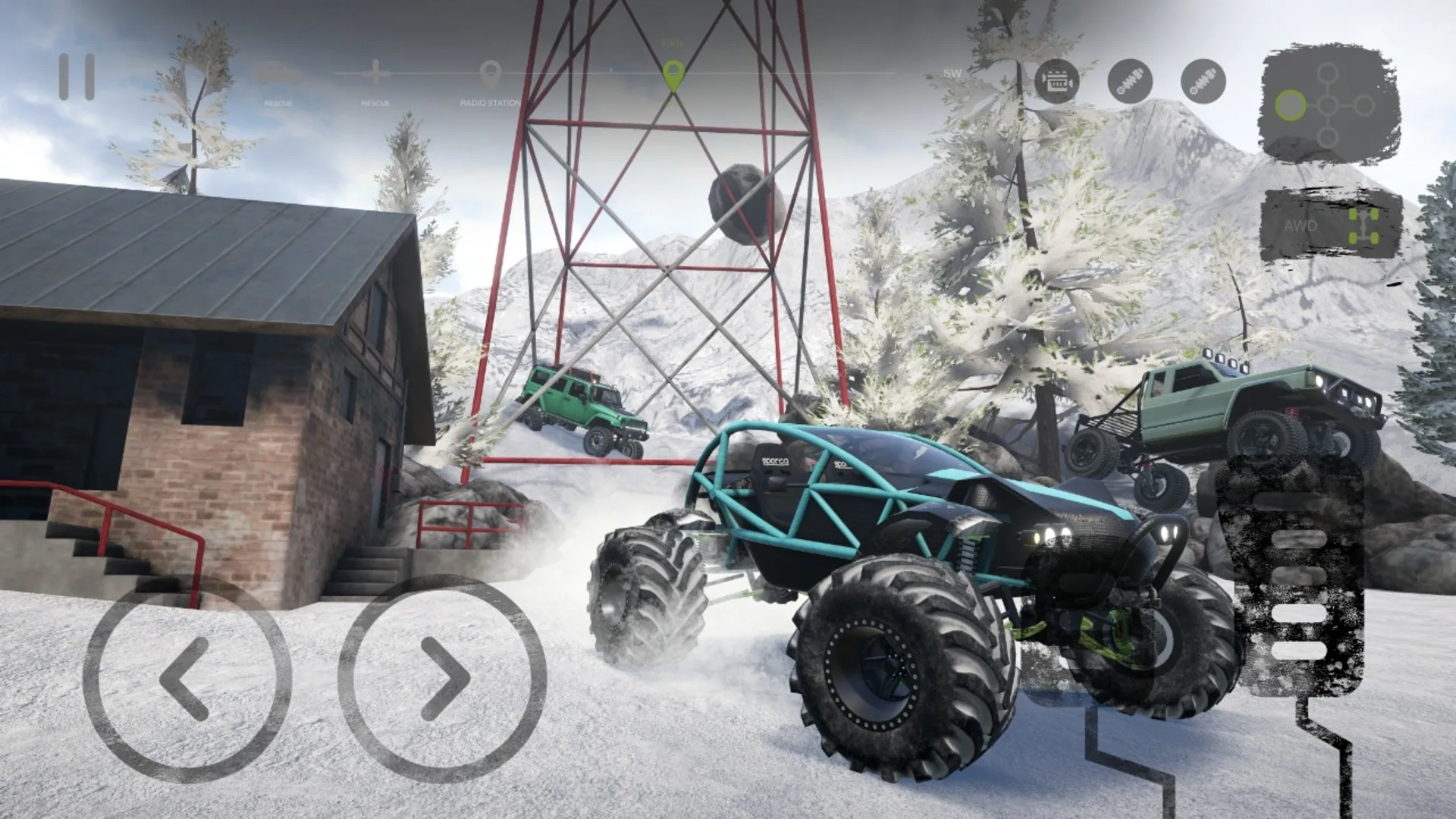
Task: Shift to the top gear node on shifter
Action: [1328, 74]
